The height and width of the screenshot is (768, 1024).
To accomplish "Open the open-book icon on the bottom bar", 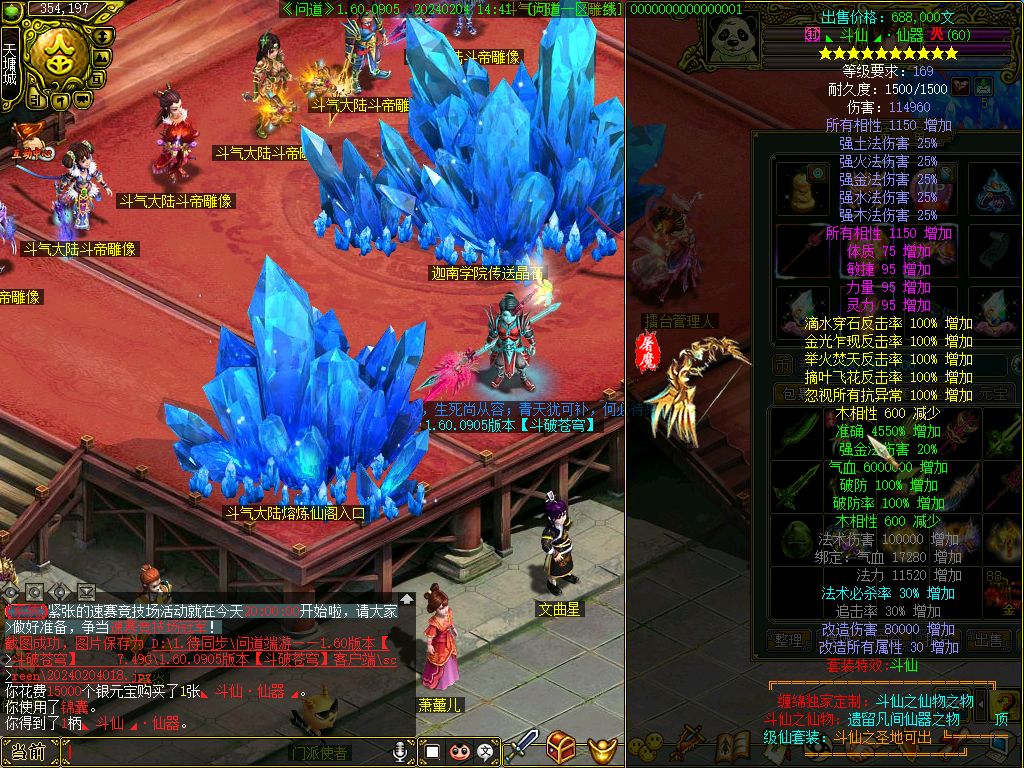I will [x=735, y=746].
